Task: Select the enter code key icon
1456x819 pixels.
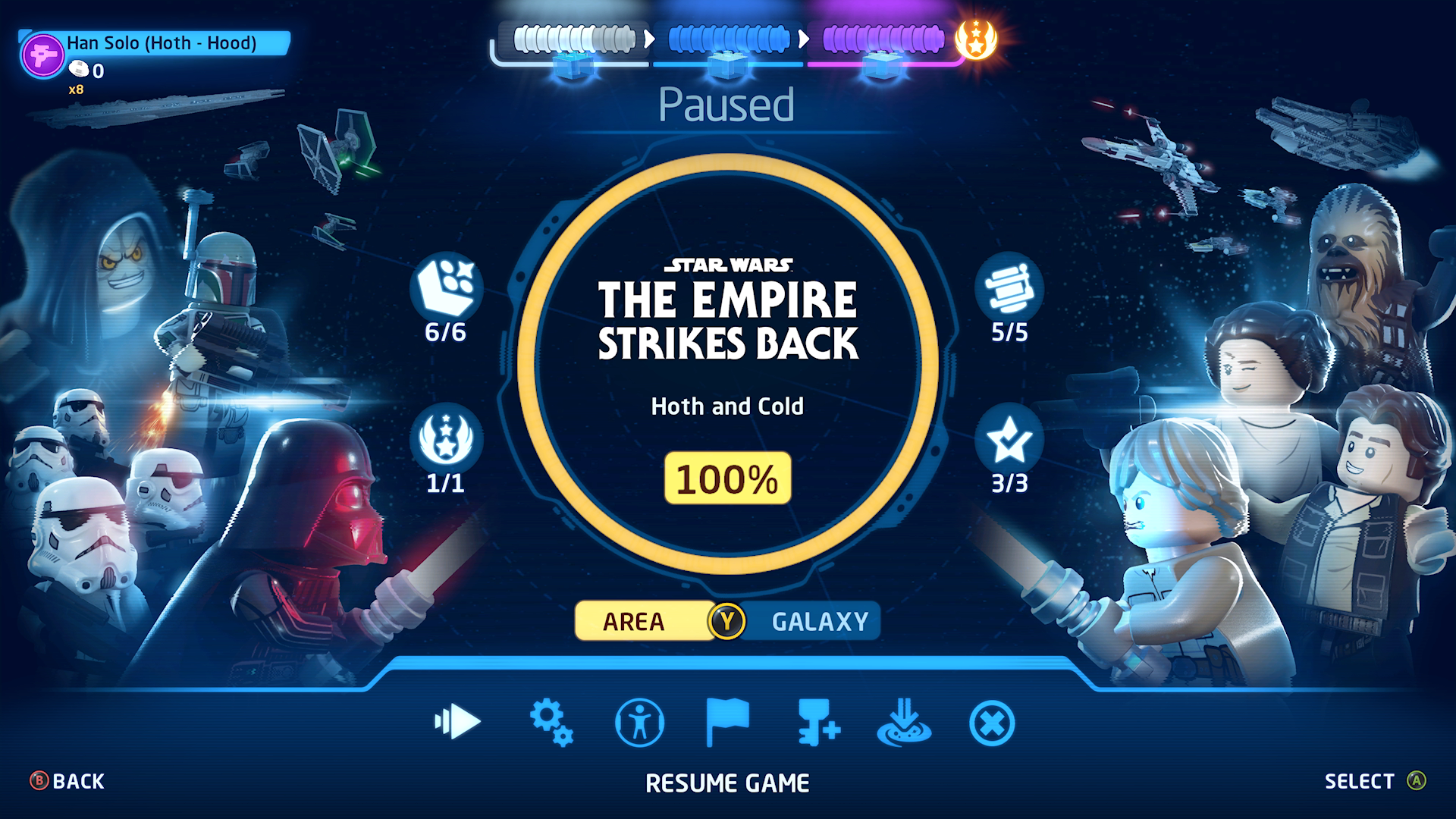Action: click(819, 723)
